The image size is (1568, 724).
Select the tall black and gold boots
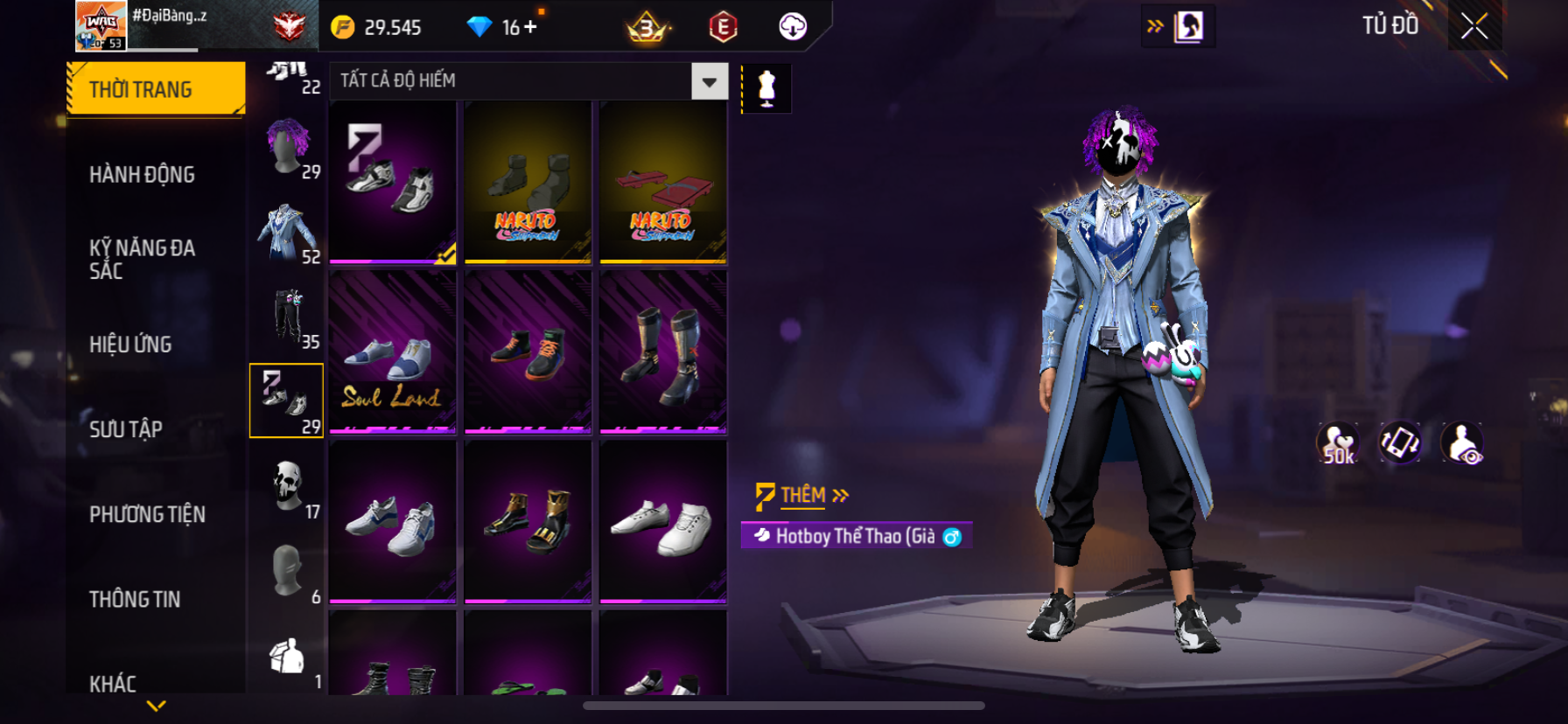tap(662, 352)
